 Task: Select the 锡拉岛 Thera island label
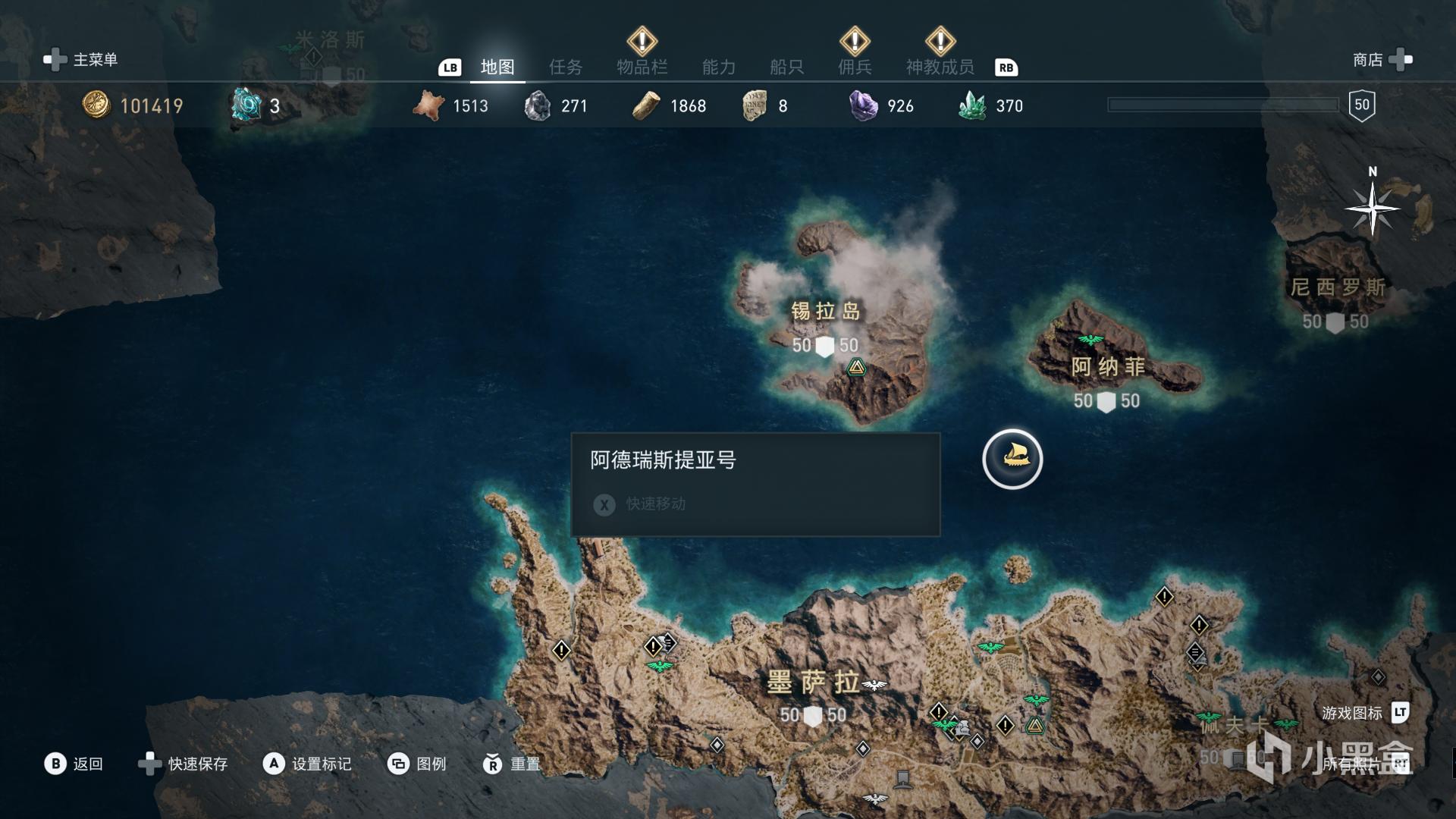tap(825, 311)
